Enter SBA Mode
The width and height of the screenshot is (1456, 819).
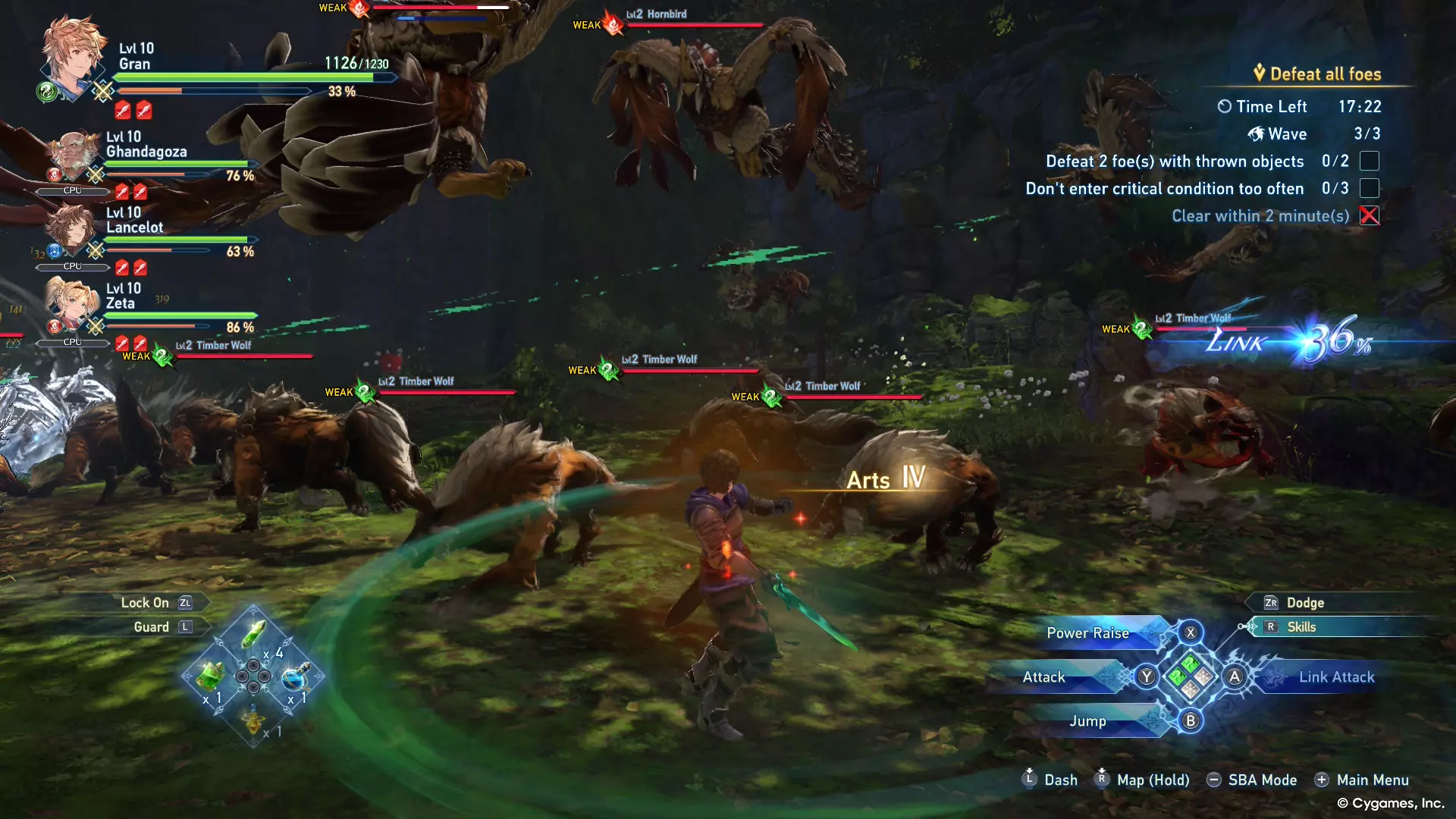1262,780
